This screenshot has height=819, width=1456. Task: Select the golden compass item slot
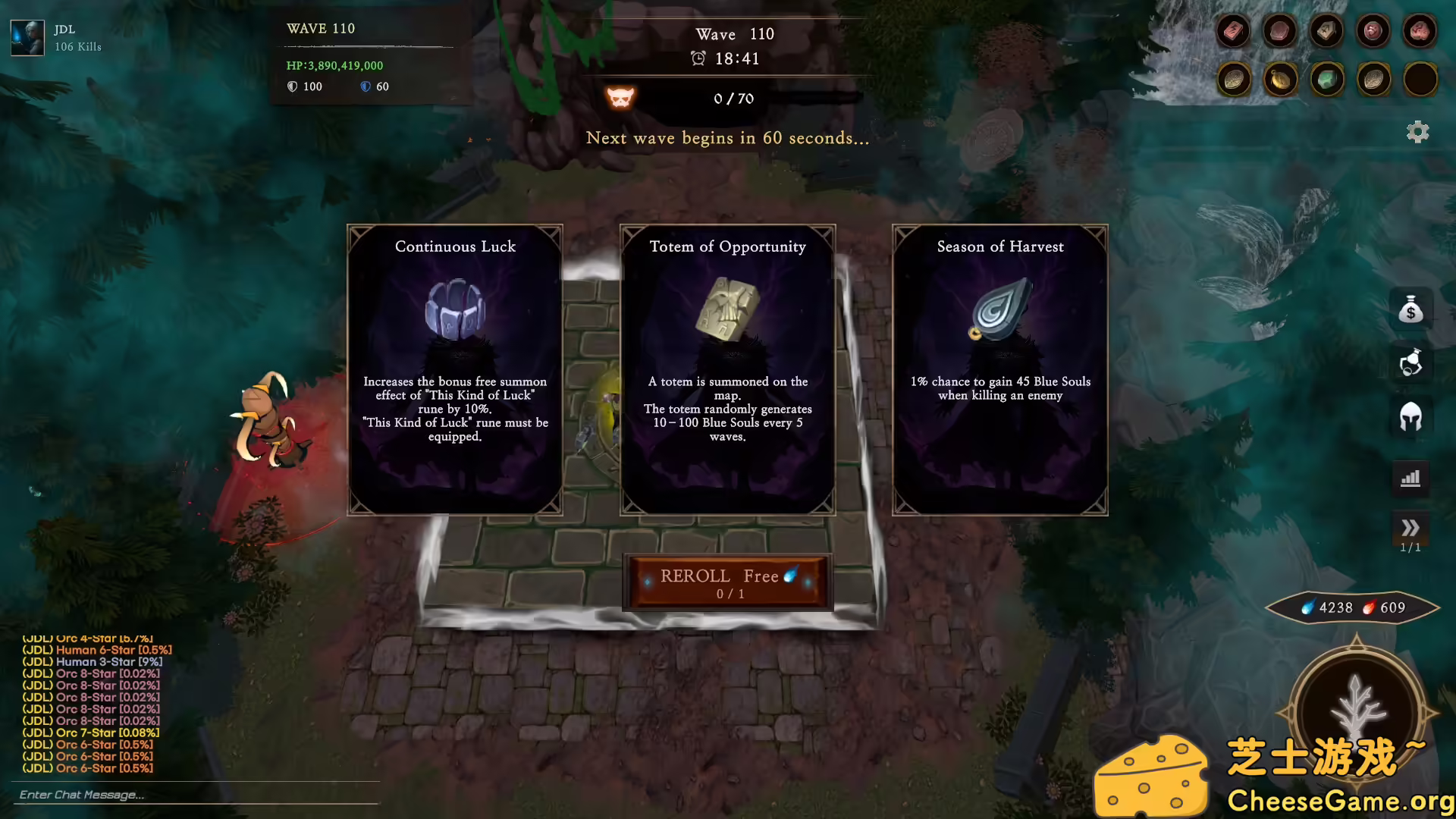[1280, 79]
